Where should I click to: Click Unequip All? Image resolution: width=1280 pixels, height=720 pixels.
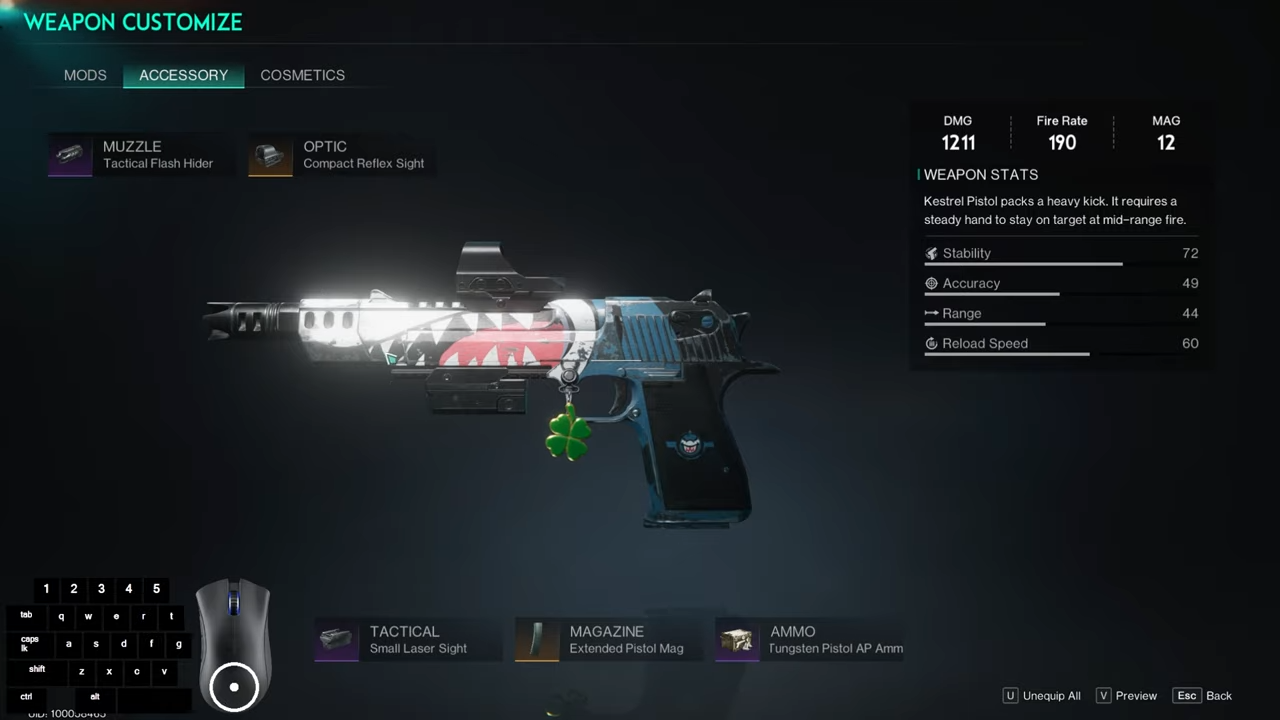(x=1042, y=696)
